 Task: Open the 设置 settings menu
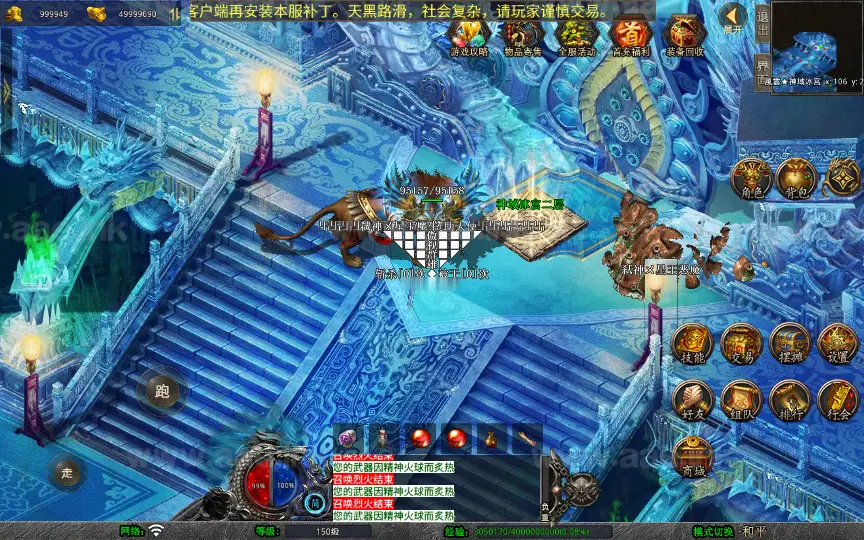tap(838, 344)
